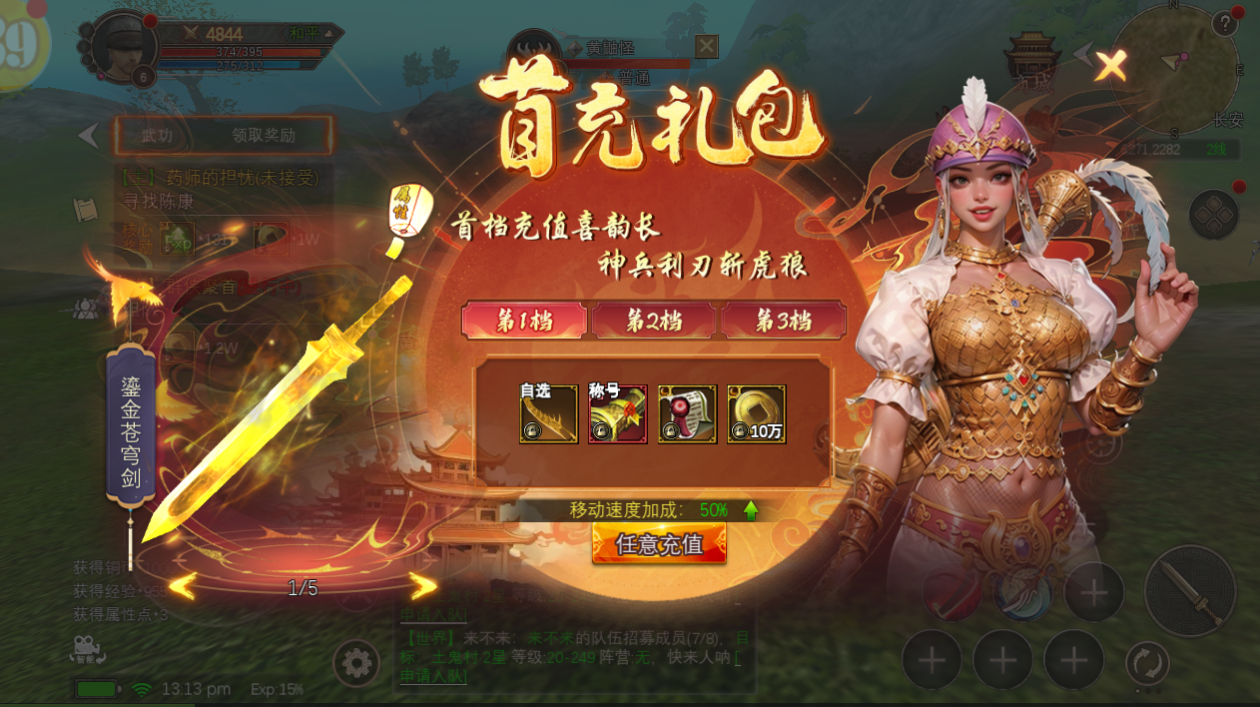Open the camera recording icon
Viewport: 1260px width, 707px height.
point(88,650)
